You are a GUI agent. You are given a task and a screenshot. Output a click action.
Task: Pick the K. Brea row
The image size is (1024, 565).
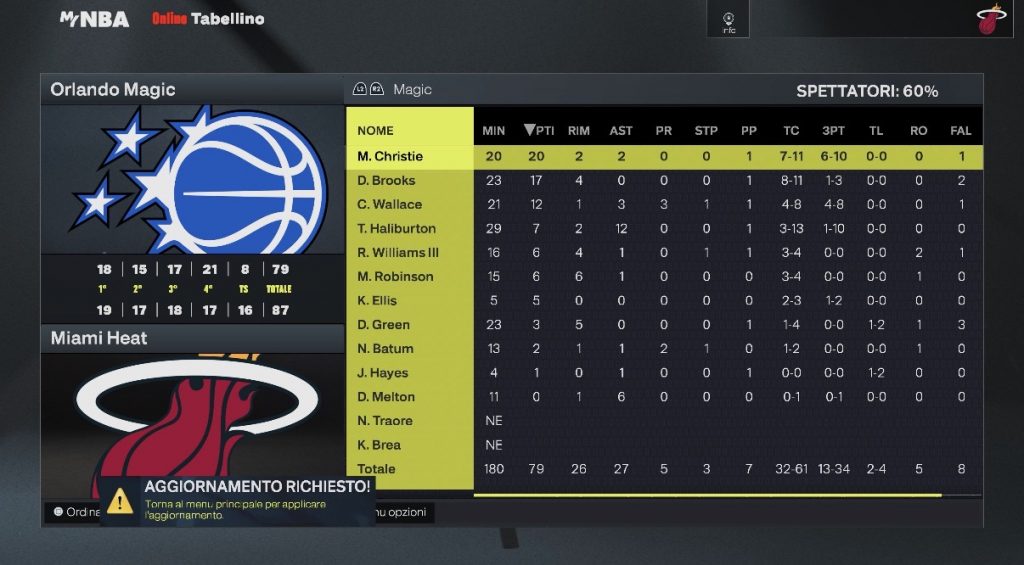[379, 445]
